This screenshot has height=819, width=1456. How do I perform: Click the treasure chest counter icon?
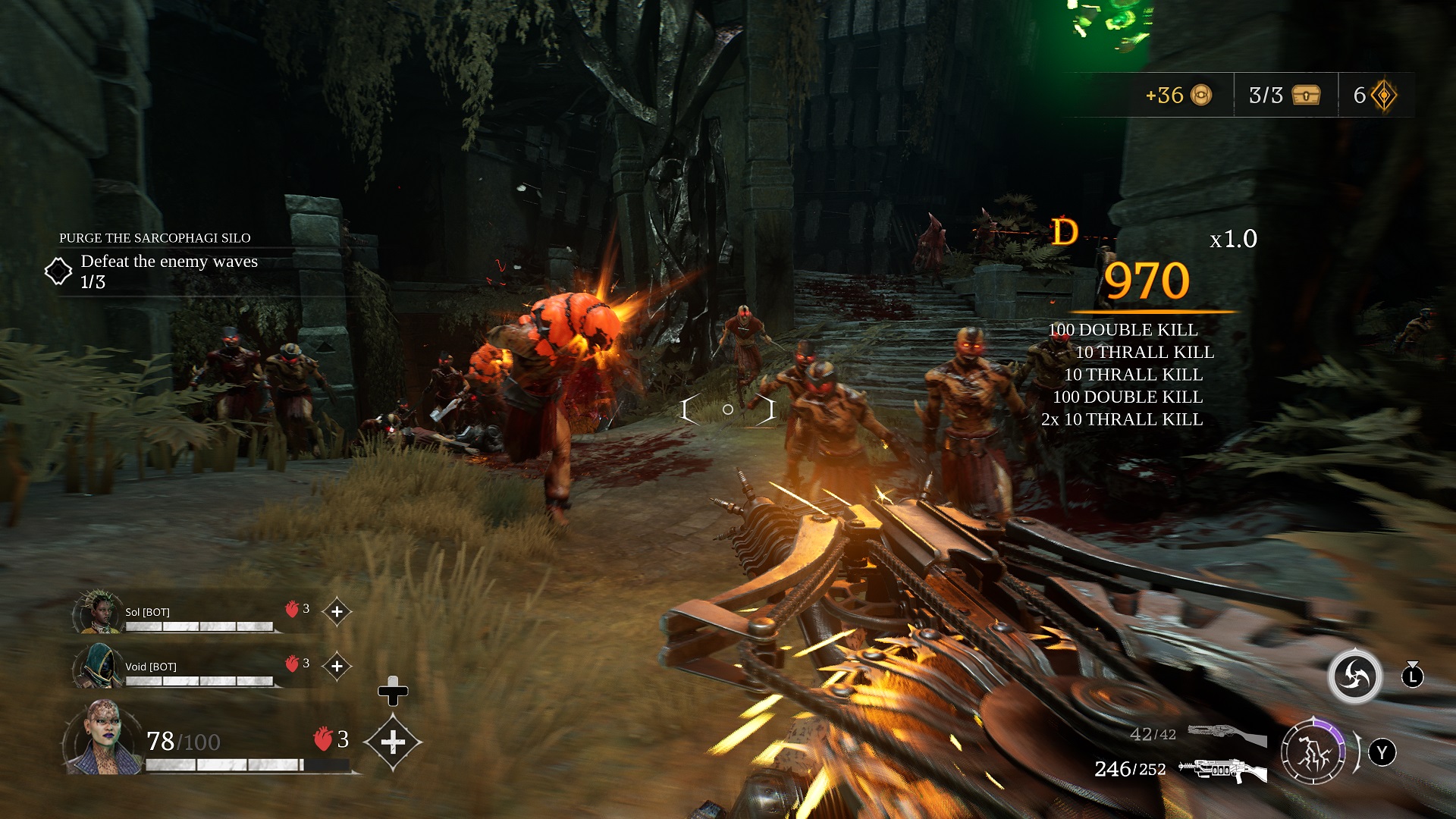1306,96
